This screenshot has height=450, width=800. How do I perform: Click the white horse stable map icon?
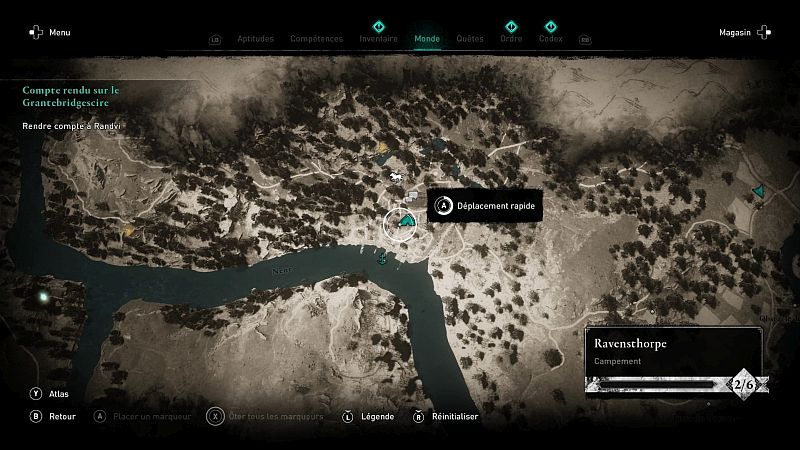[398, 178]
